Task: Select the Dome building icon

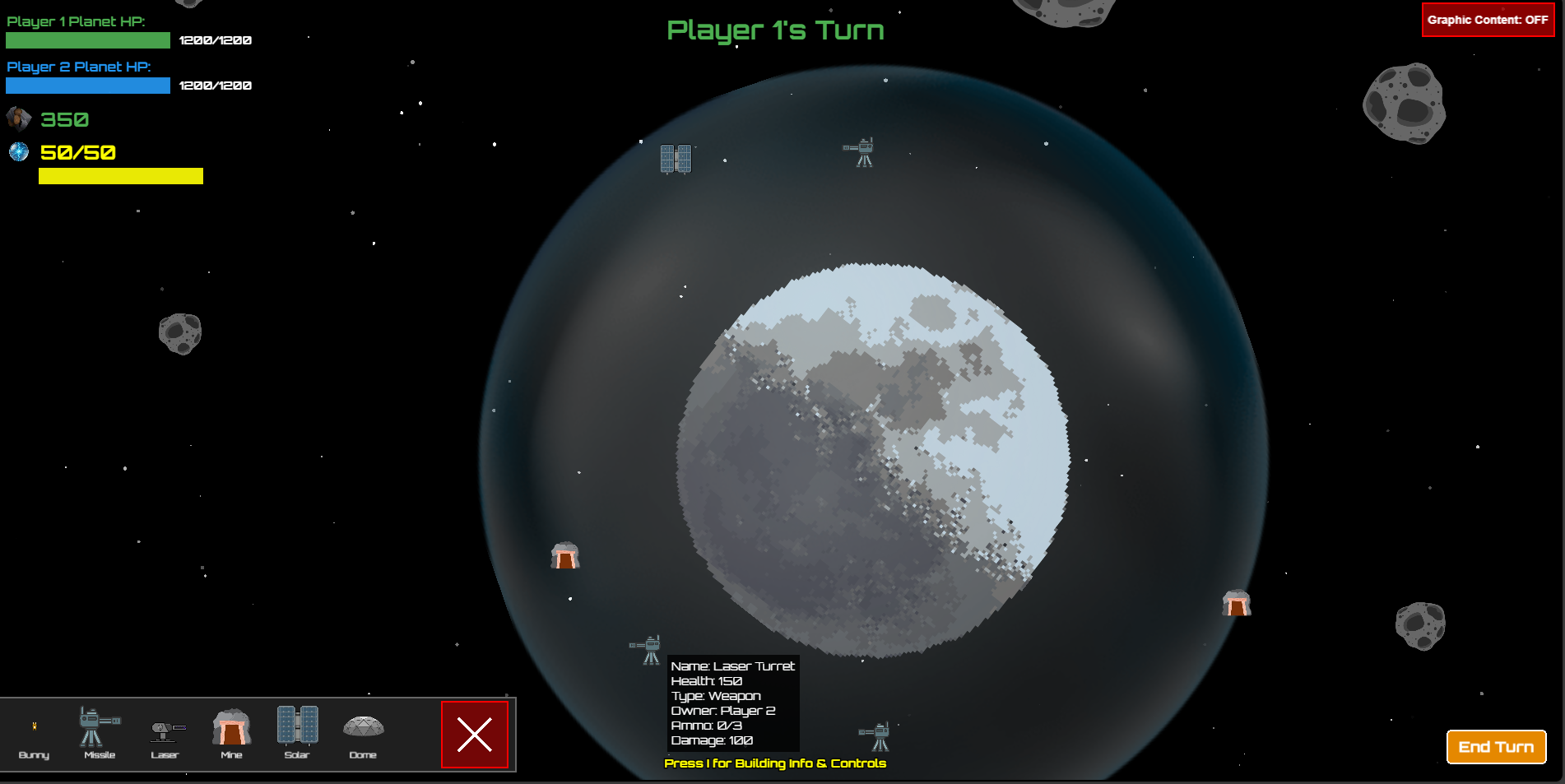Action: [x=363, y=732]
